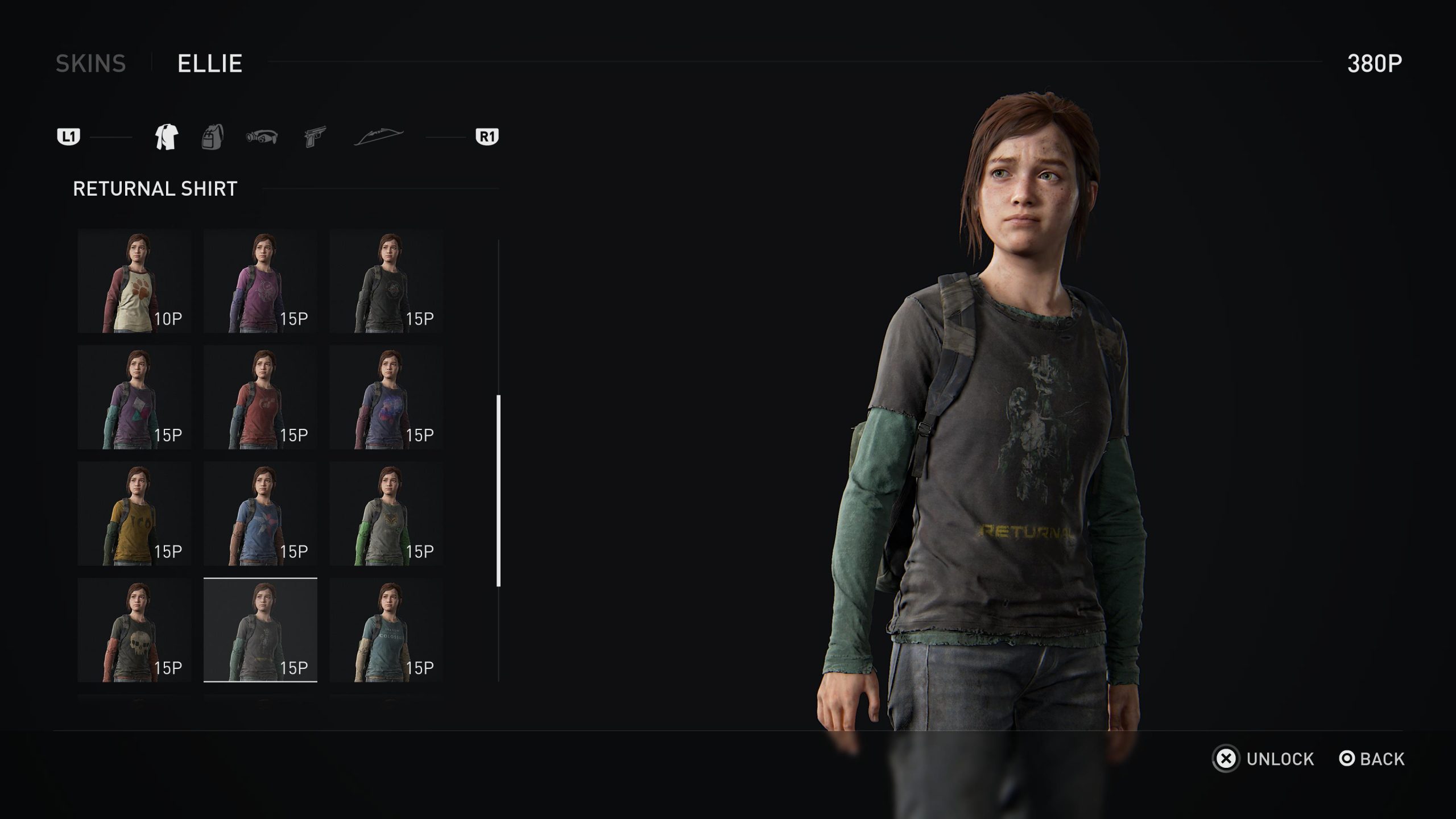Go back to the Skins breadcrumb
Viewport: 1456px width, 819px height.
(91, 63)
